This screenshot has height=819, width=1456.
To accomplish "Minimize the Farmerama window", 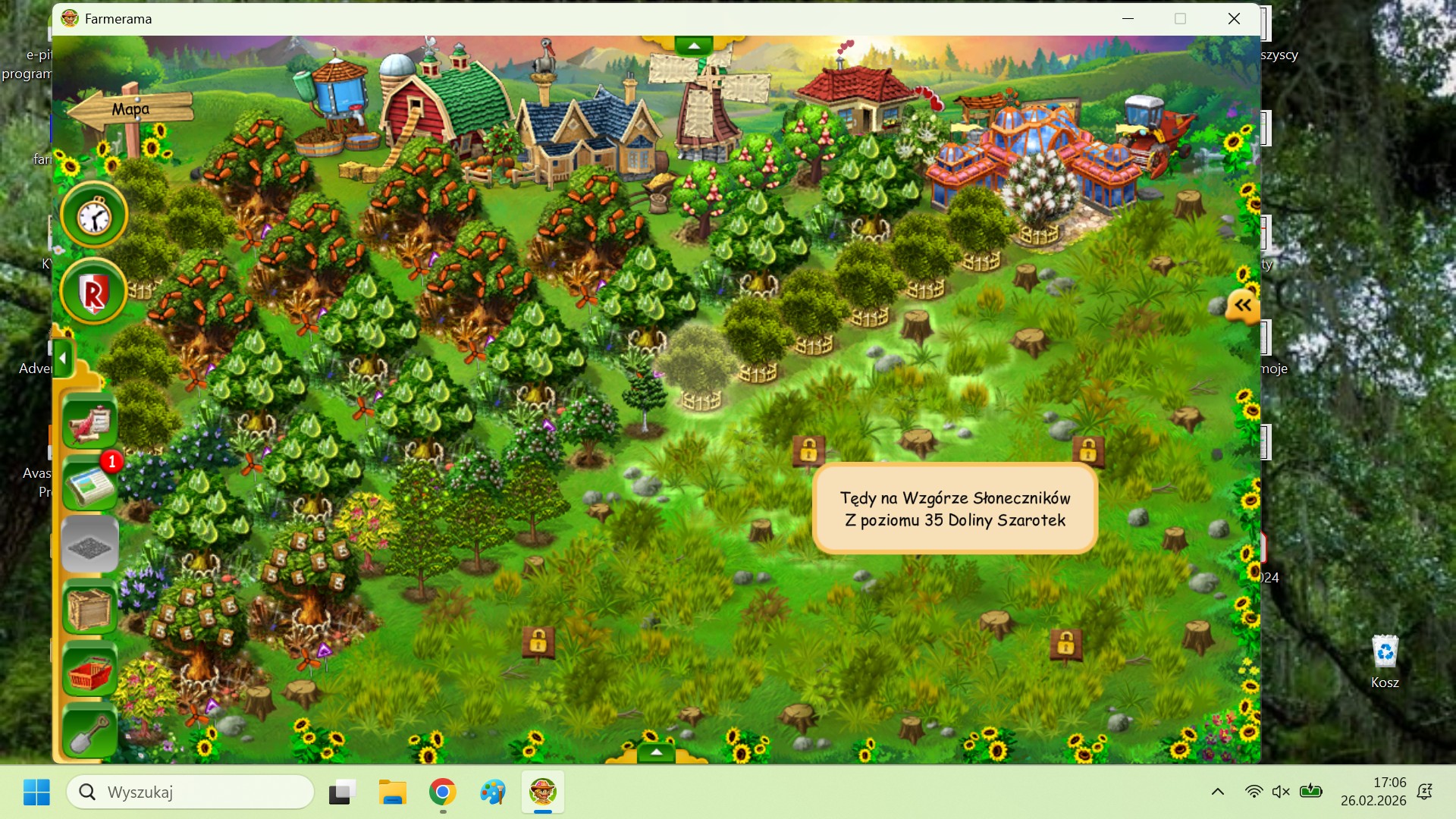I will [1128, 19].
